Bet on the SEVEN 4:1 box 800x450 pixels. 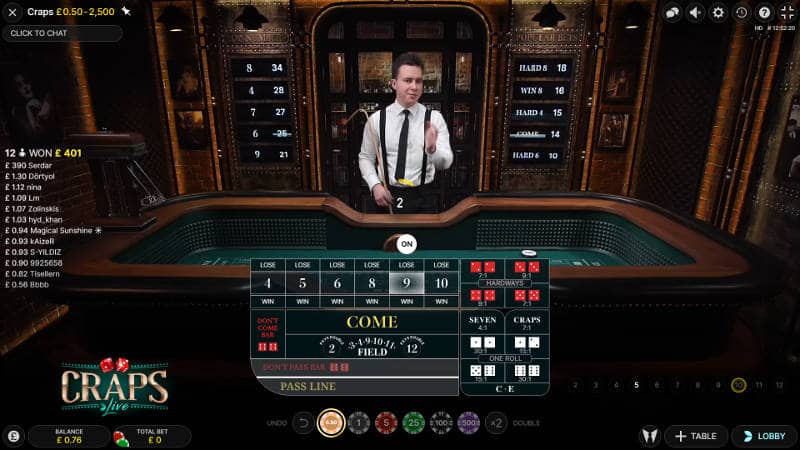482,322
